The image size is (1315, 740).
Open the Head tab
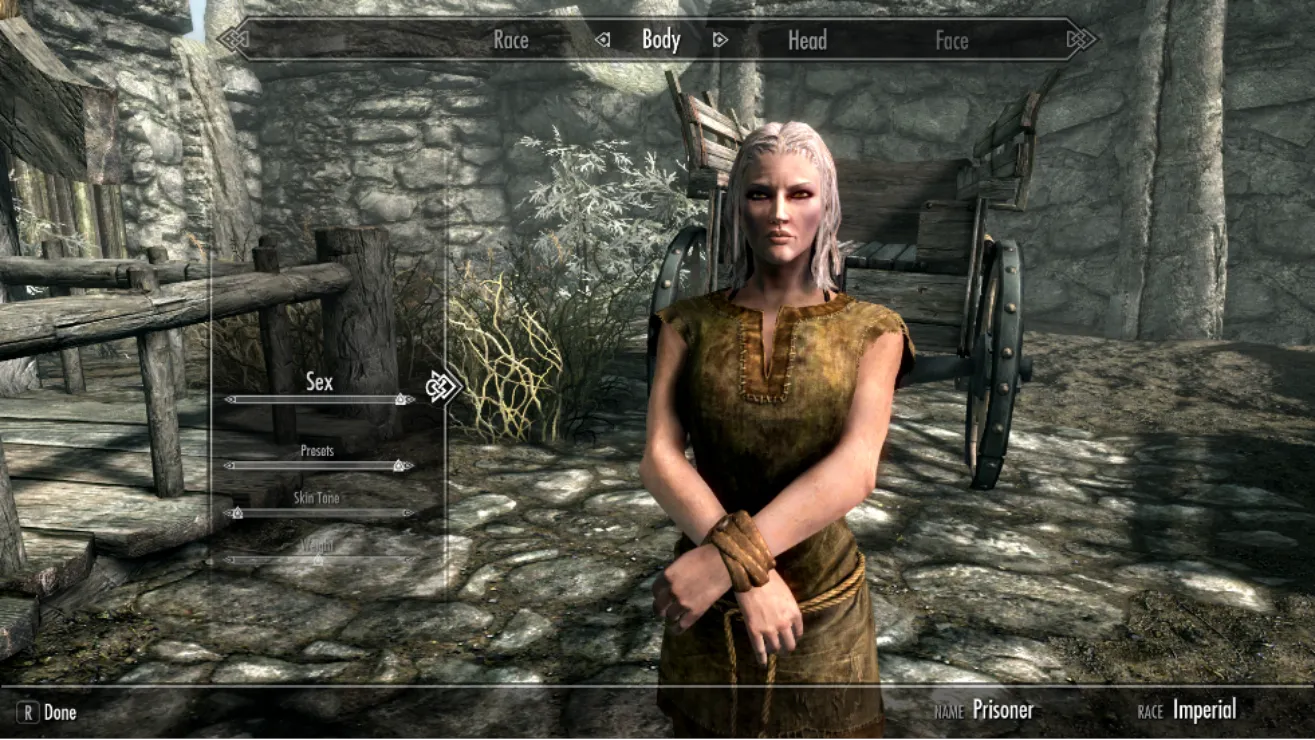(807, 41)
